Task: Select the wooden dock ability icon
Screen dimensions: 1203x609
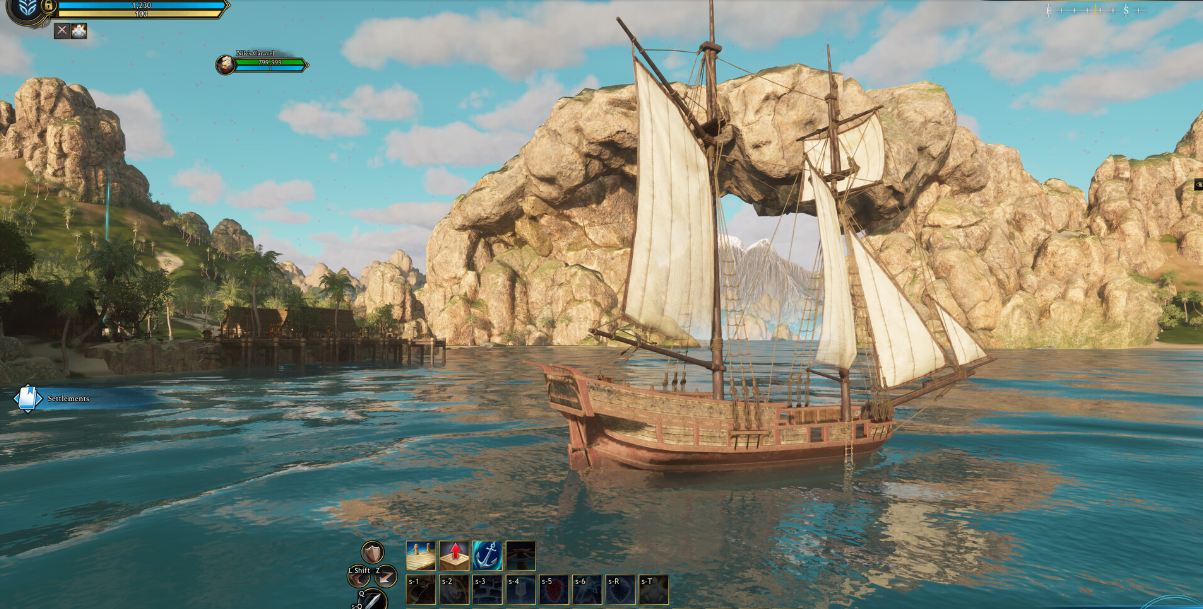Action: 421,555
